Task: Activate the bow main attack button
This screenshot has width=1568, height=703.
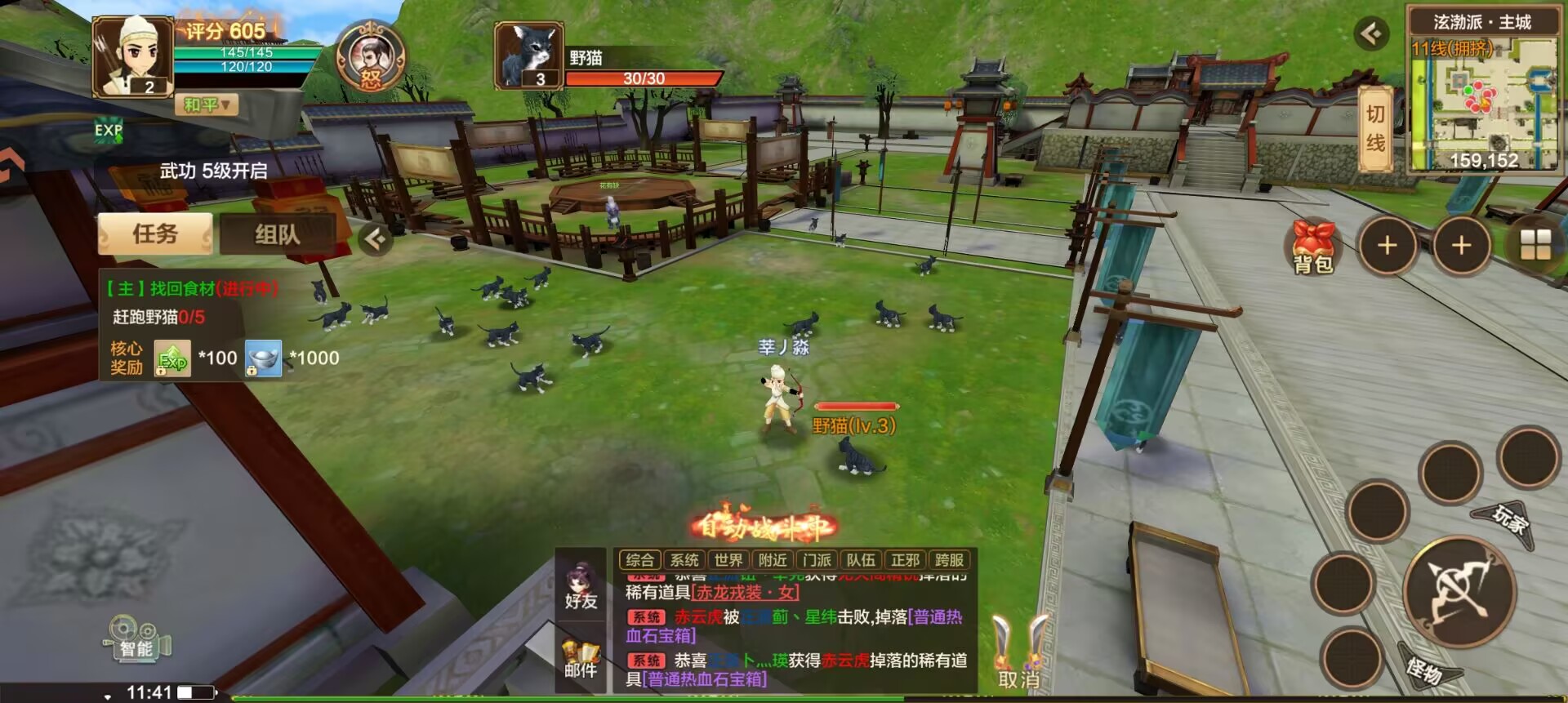Action: click(1460, 591)
